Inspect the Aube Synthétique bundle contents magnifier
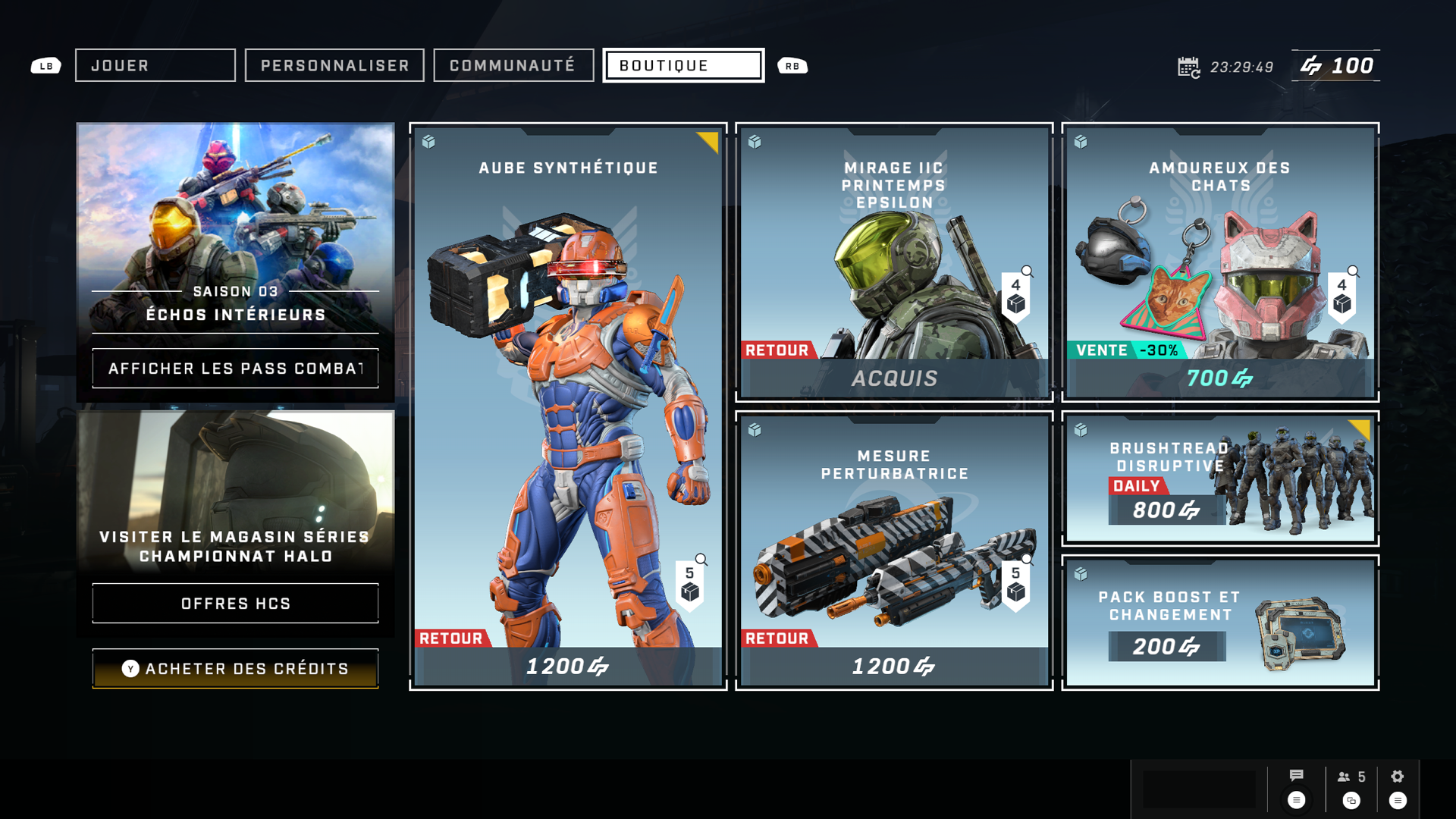Image resolution: width=1456 pixels, height=819 pixels. click(701, 560)
